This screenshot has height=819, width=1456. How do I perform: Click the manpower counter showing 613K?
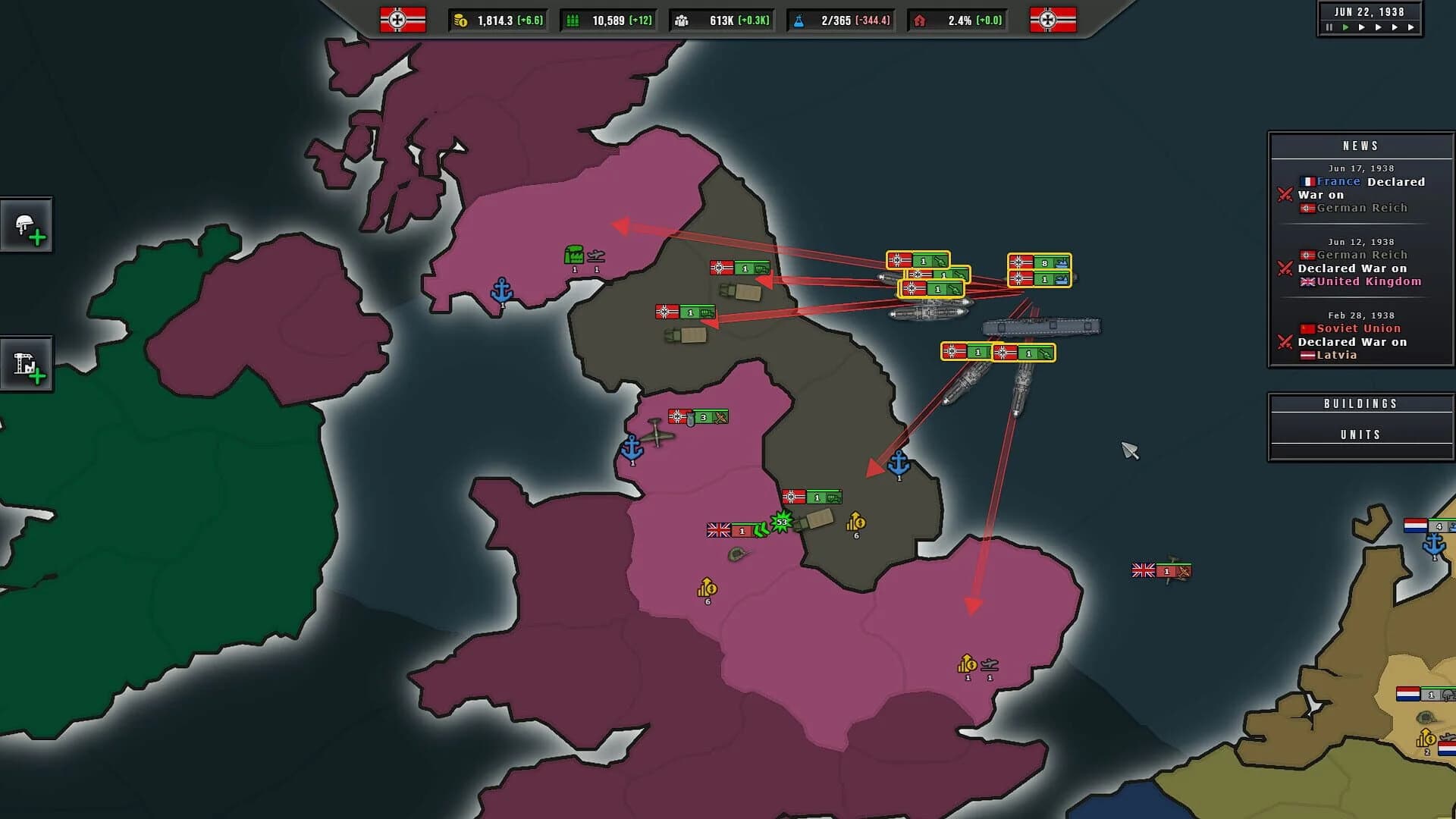coord(720,20)
